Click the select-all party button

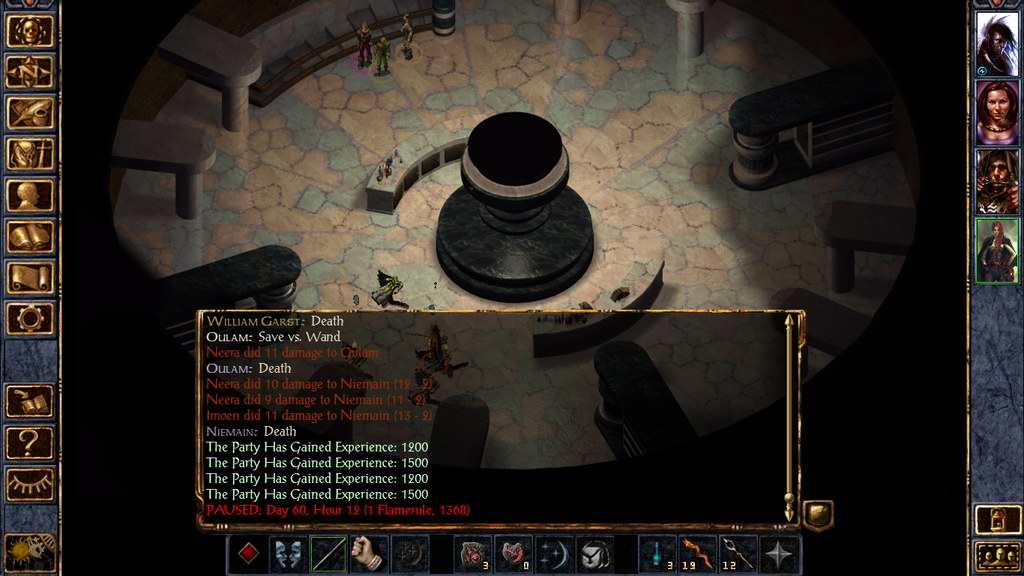point(997,556)
